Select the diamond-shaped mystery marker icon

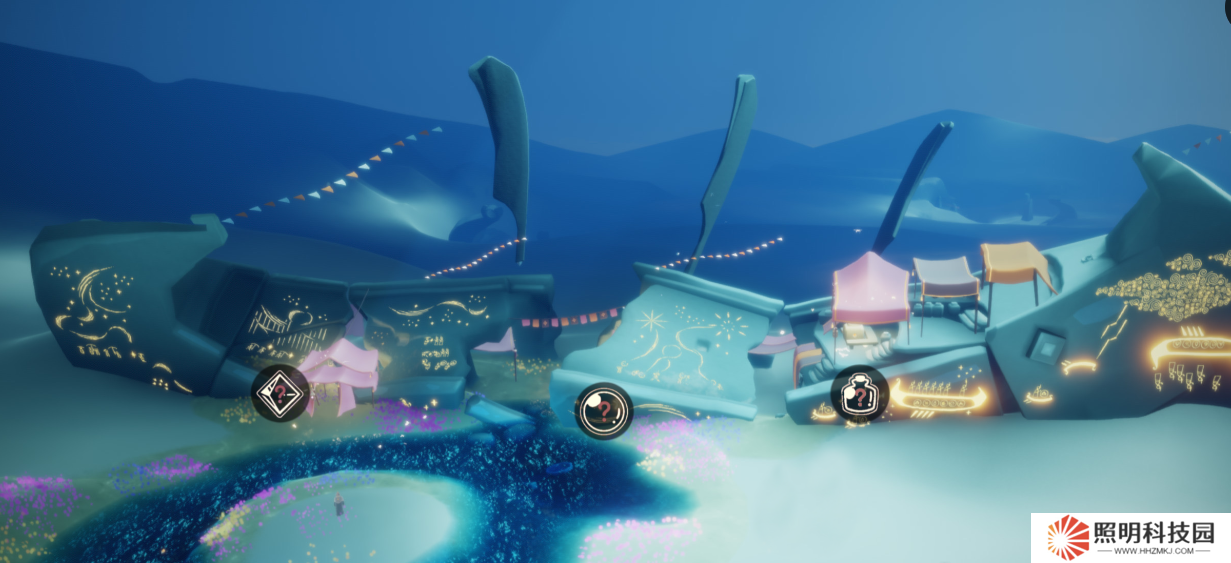pyautogui.click(x=279, y=393)
